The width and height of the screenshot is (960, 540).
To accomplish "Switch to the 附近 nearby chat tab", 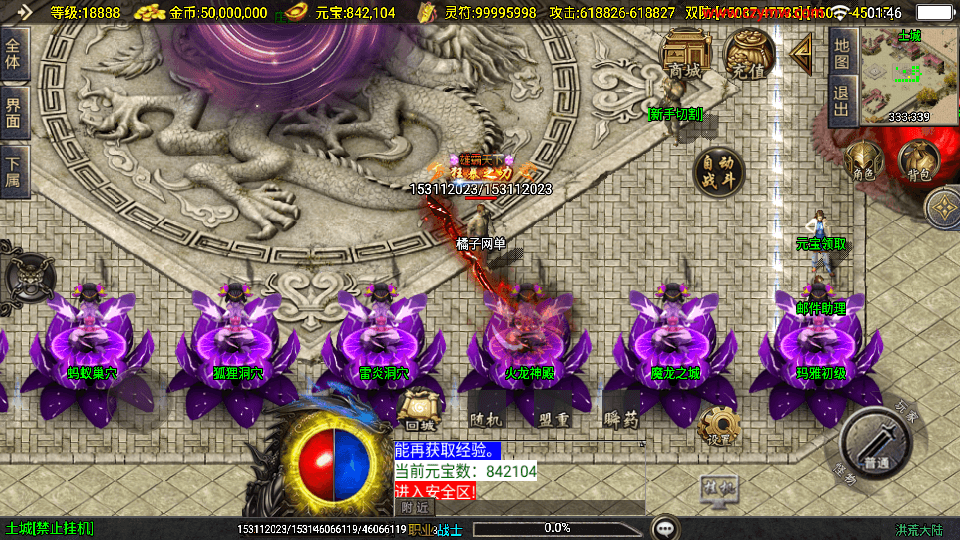I will [414, 507].
